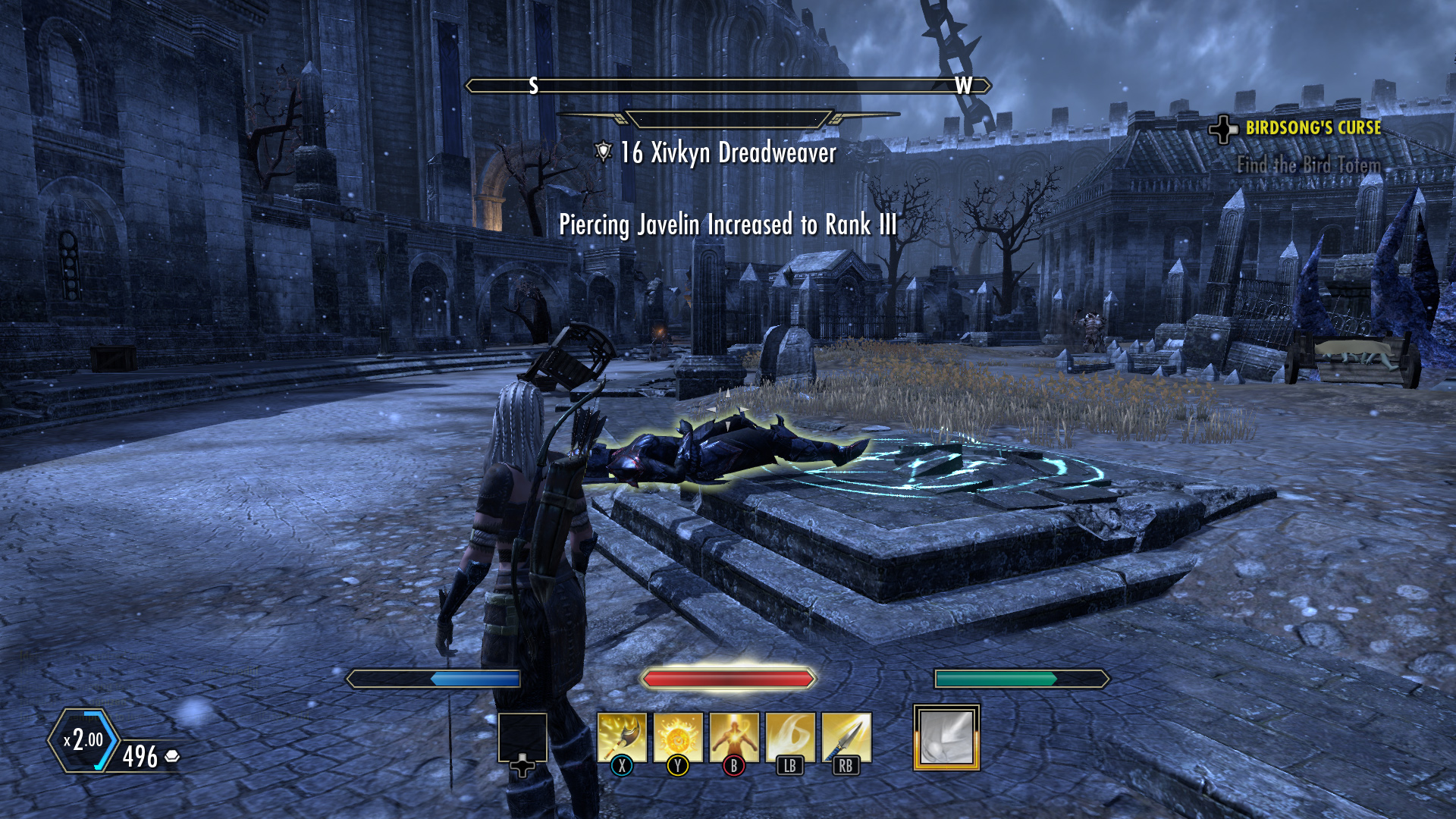Cast the blazing sun orb ability
1456x819 pixels.
click(678, 737)
